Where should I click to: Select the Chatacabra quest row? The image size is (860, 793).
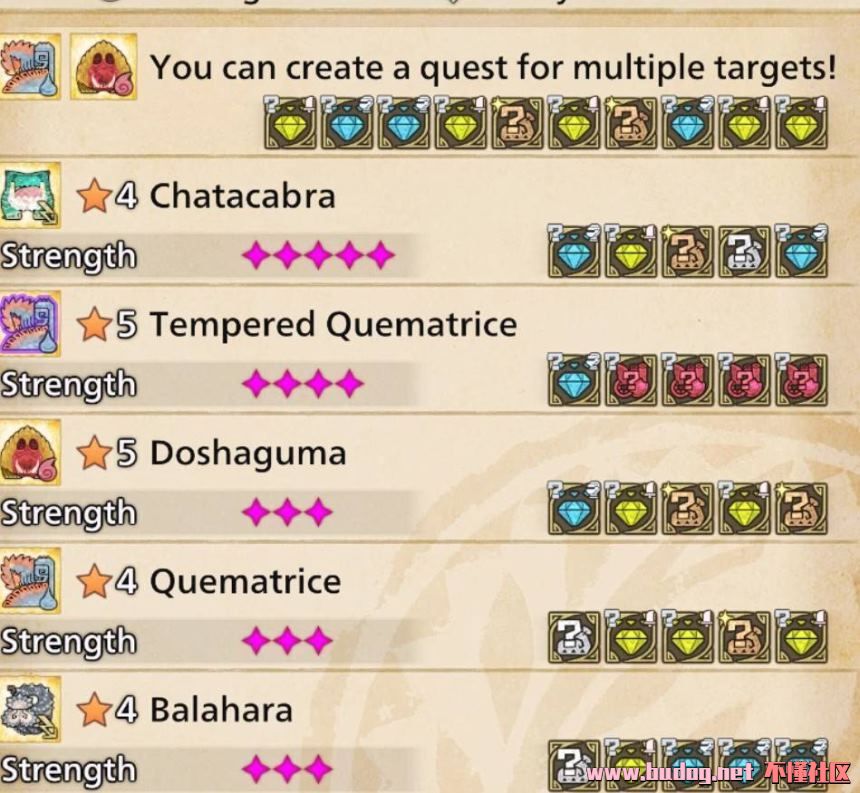click(242, 196)
